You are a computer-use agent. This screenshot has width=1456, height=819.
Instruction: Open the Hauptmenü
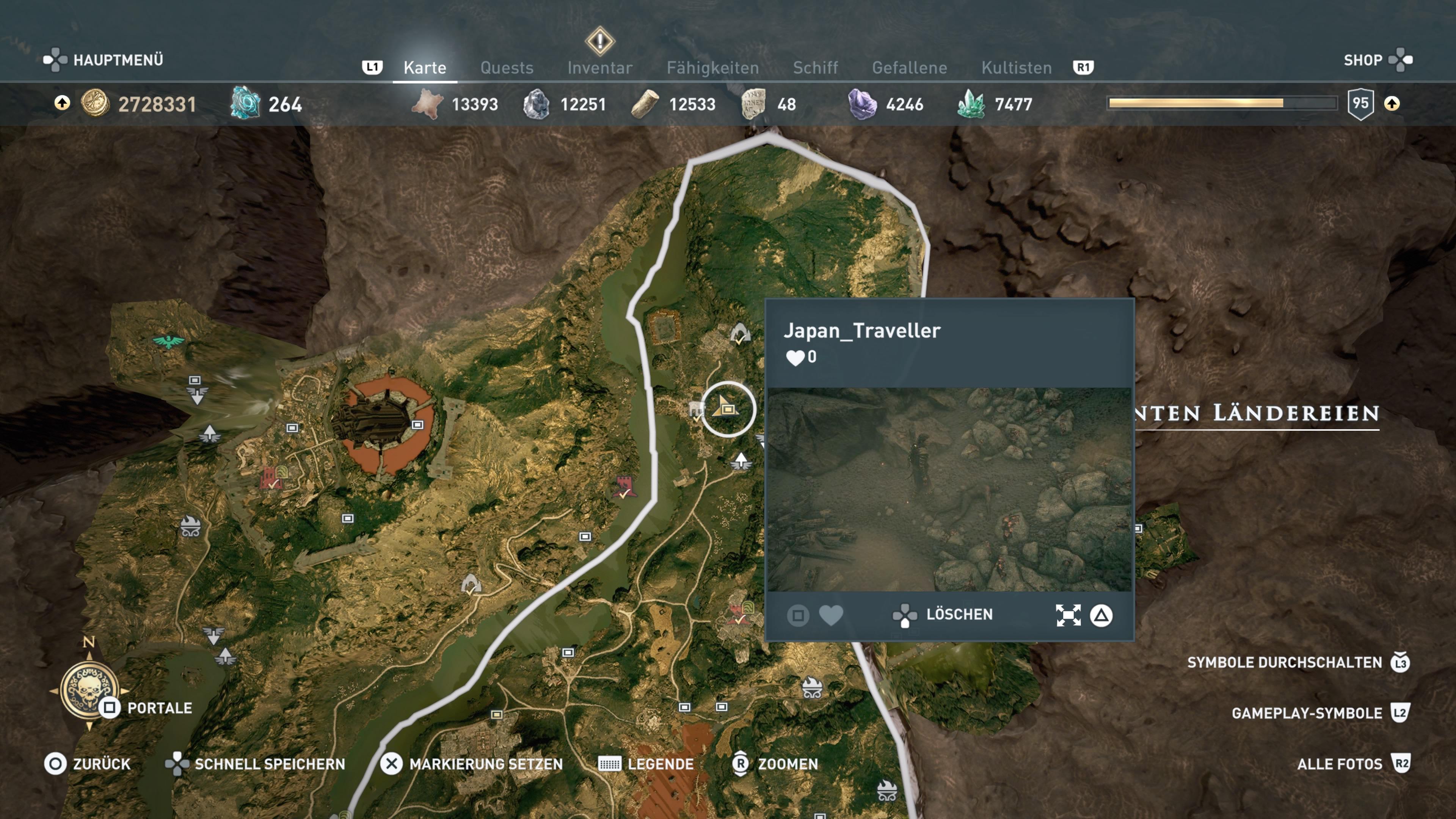click(104, 60)
